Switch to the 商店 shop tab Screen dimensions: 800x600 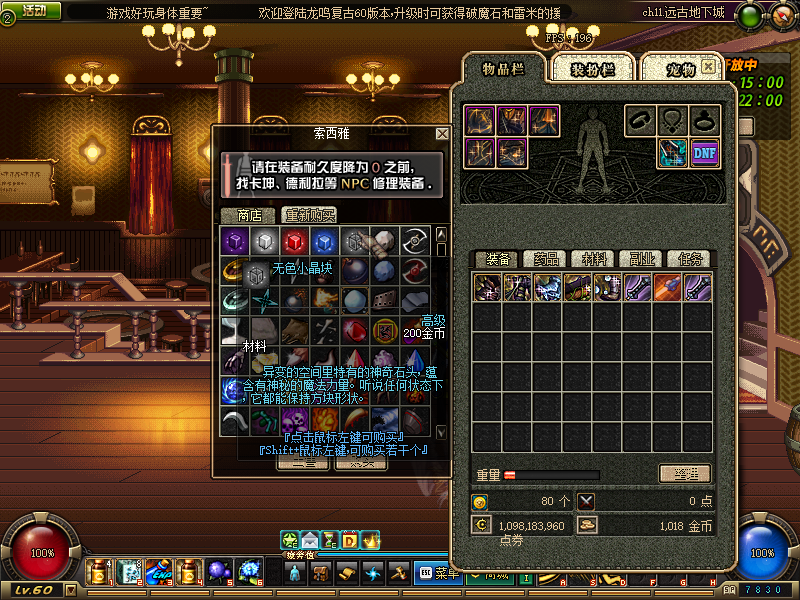[248, 214]
